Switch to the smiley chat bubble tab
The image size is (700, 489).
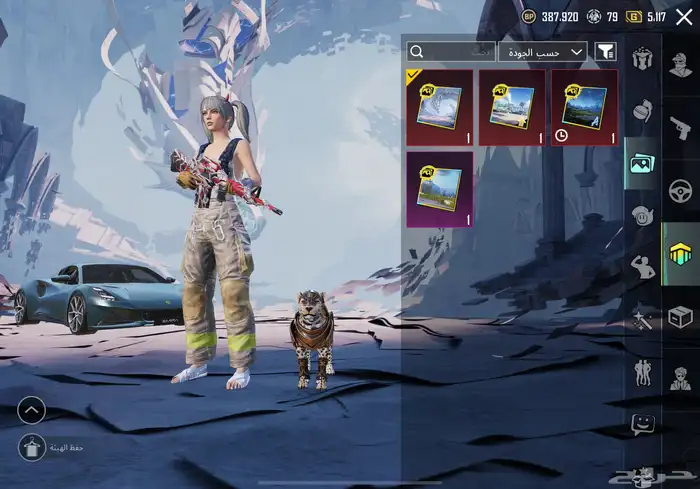[642, 424]
